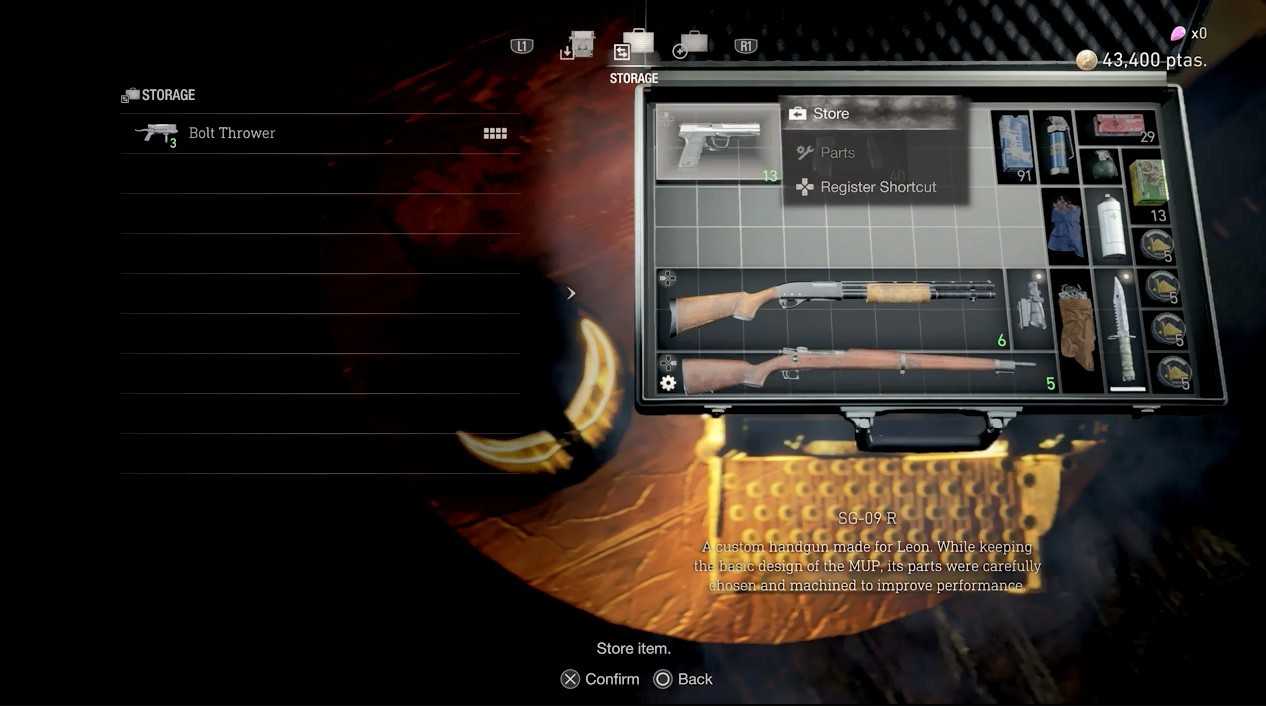This screenshot has width=1266, height=706.
Task: Select the Bolt Thrower row in storage
Action: tap(320, 133)
